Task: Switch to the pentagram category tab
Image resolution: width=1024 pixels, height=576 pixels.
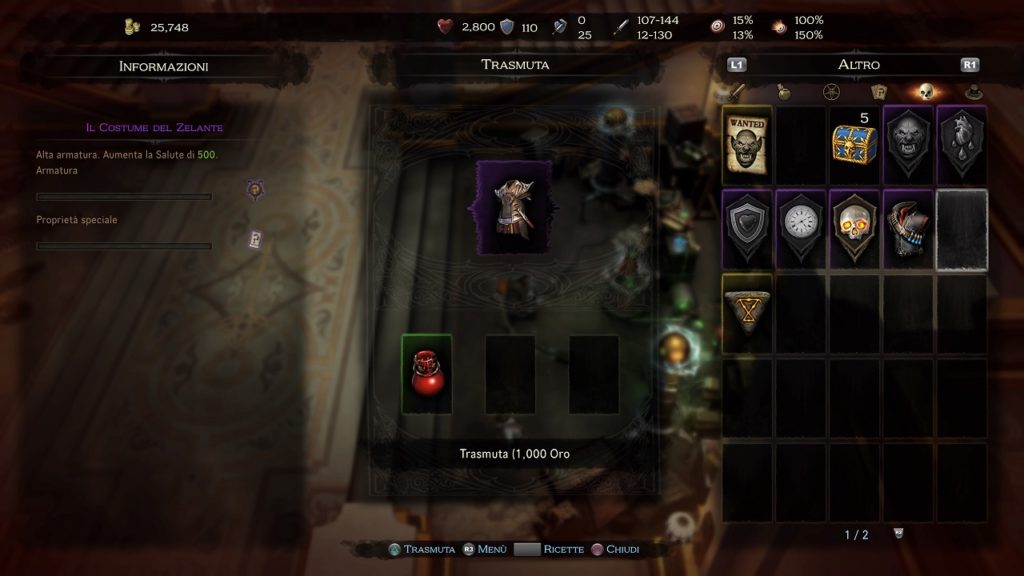Action: point(830,93)
